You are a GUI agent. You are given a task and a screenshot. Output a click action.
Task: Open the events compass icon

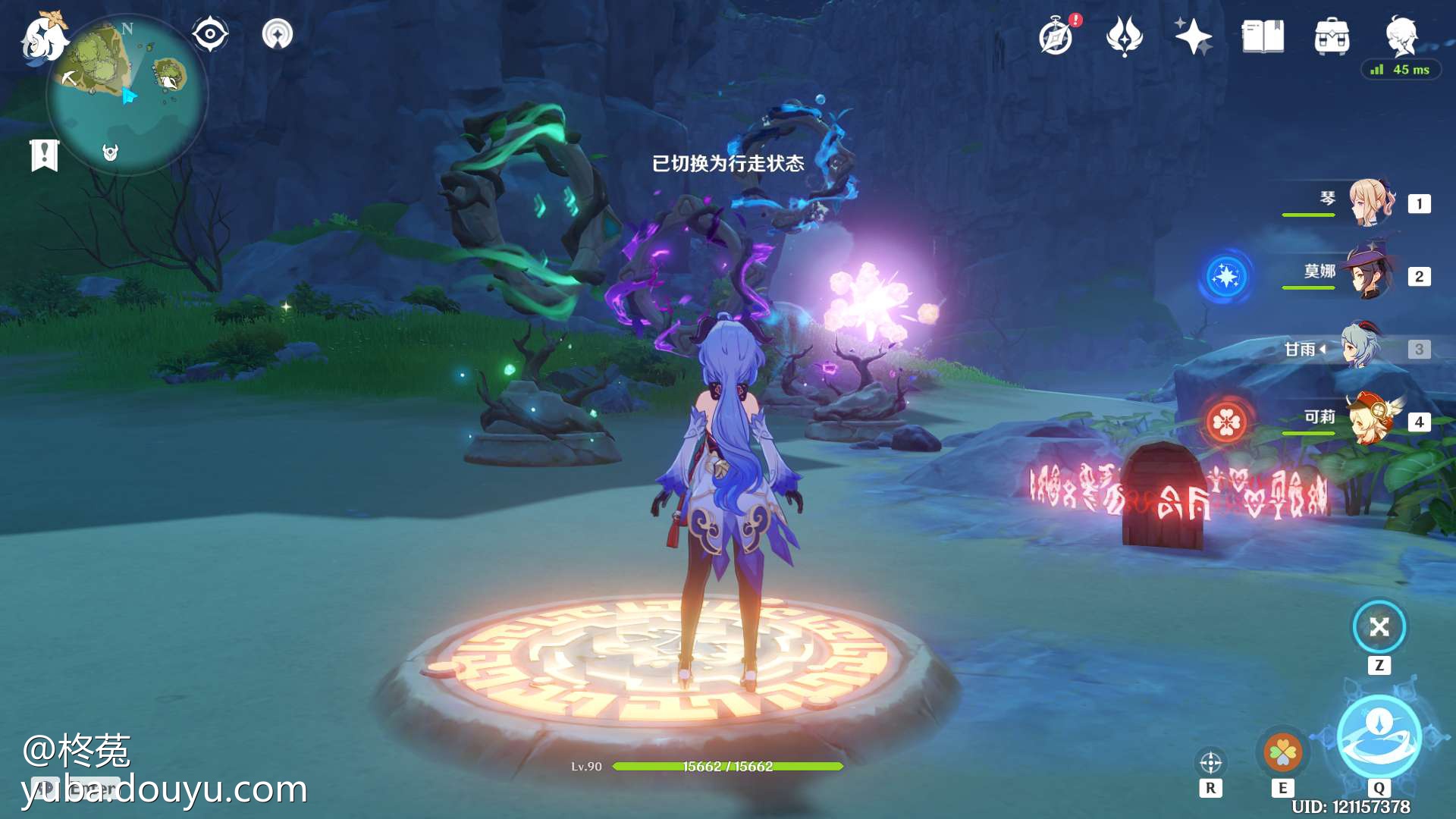pyautogui.click(x=1056, y=36)
